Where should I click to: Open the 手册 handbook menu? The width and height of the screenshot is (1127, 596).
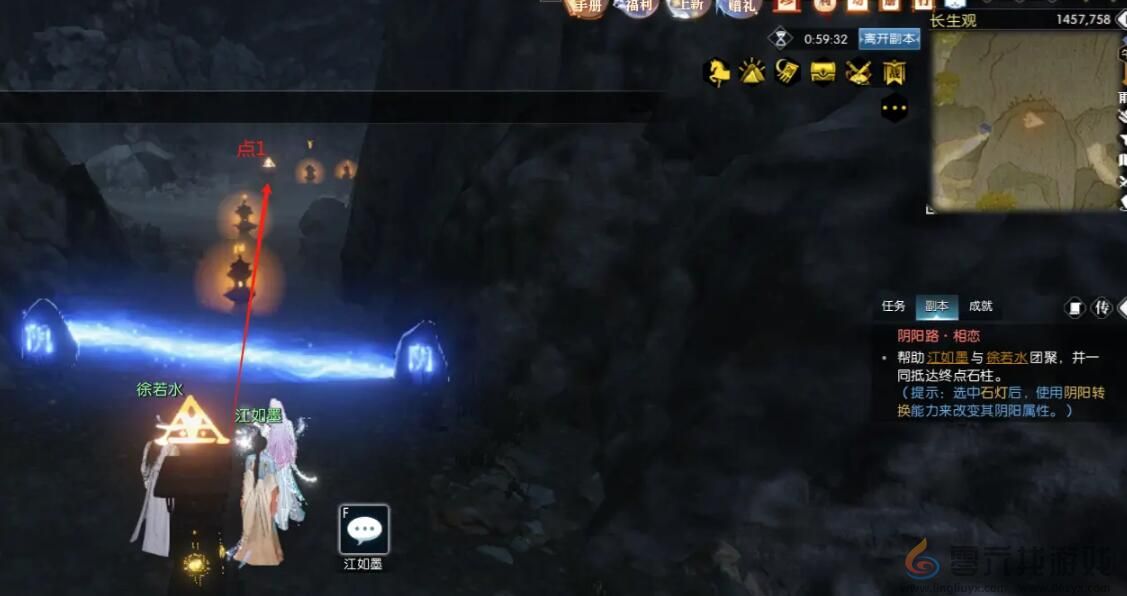pos(589,6)
